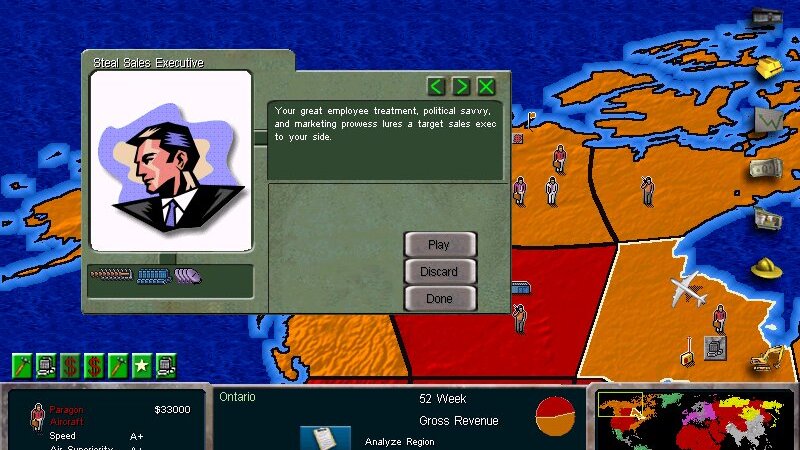This screenshot has height=450, width=800.
Task: Go to the previous card arrow
Action: coord(436,86)
